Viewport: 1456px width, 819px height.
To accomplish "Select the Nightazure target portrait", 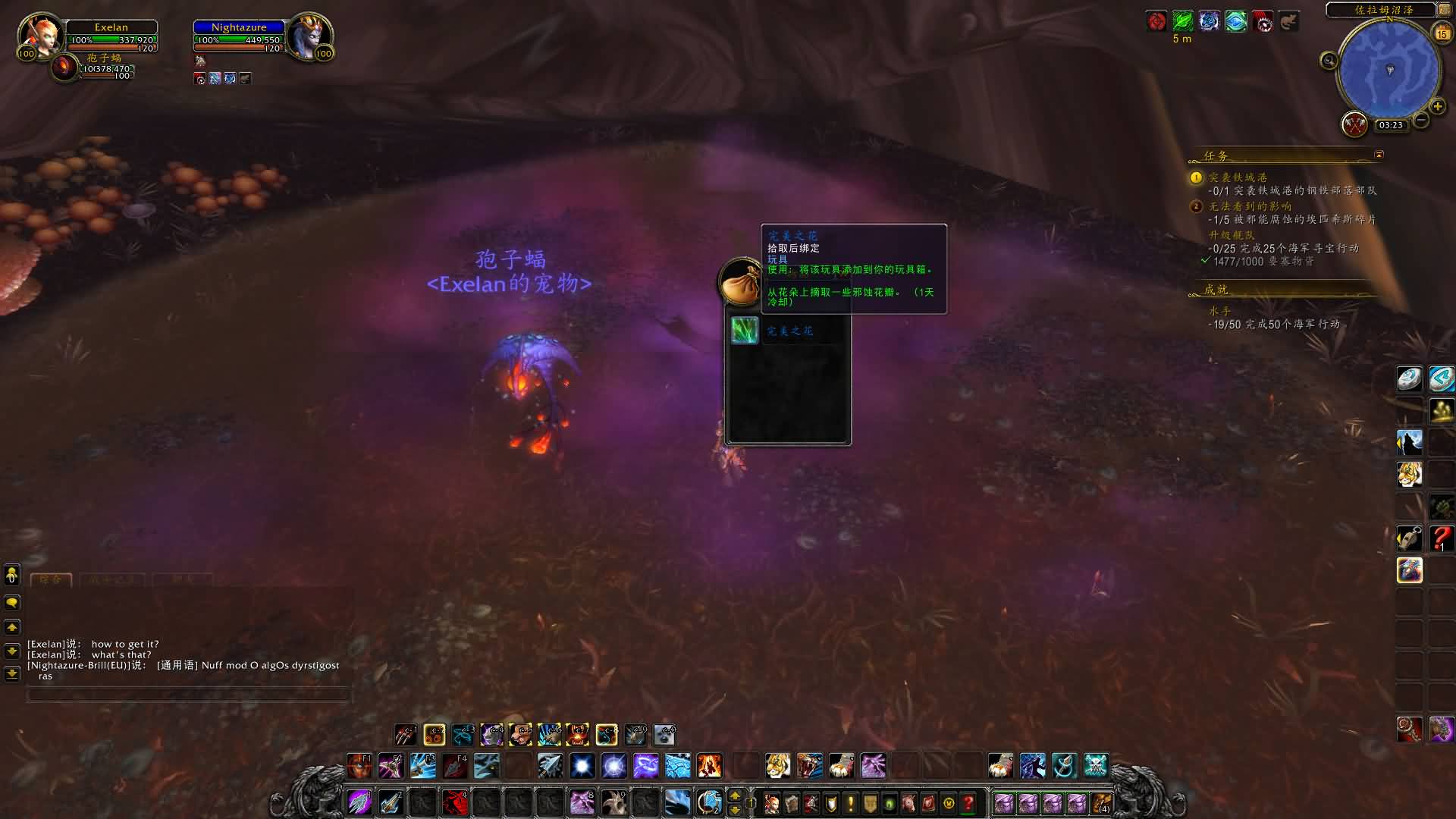I will coord(309,34).
